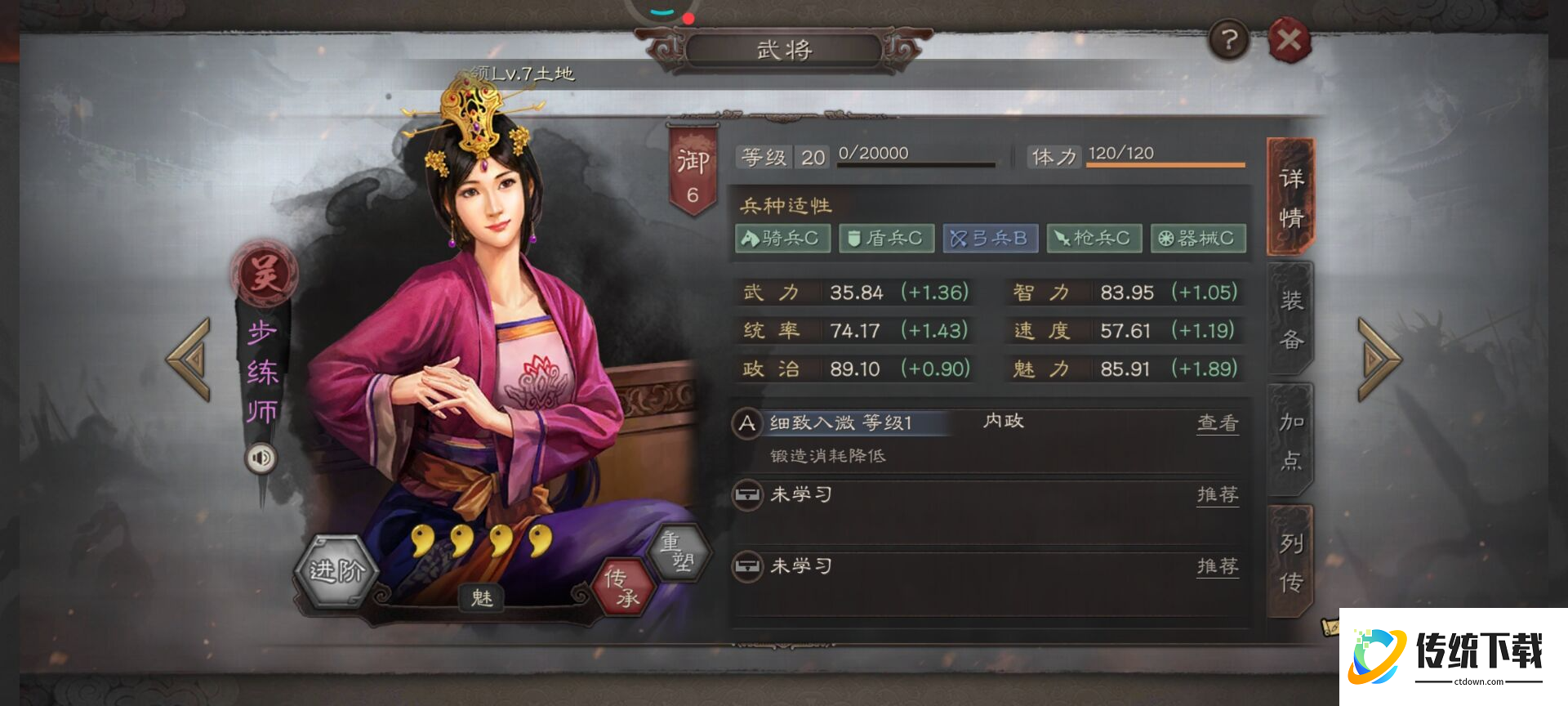
Task: Click the A-grade icon beside 细致入微
Action: pyautogui.click(x=746, y=423)
